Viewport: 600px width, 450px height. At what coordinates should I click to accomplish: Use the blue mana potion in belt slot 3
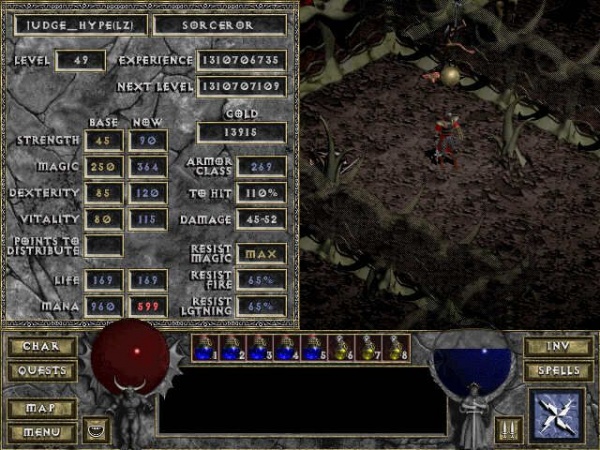[260, 349]
